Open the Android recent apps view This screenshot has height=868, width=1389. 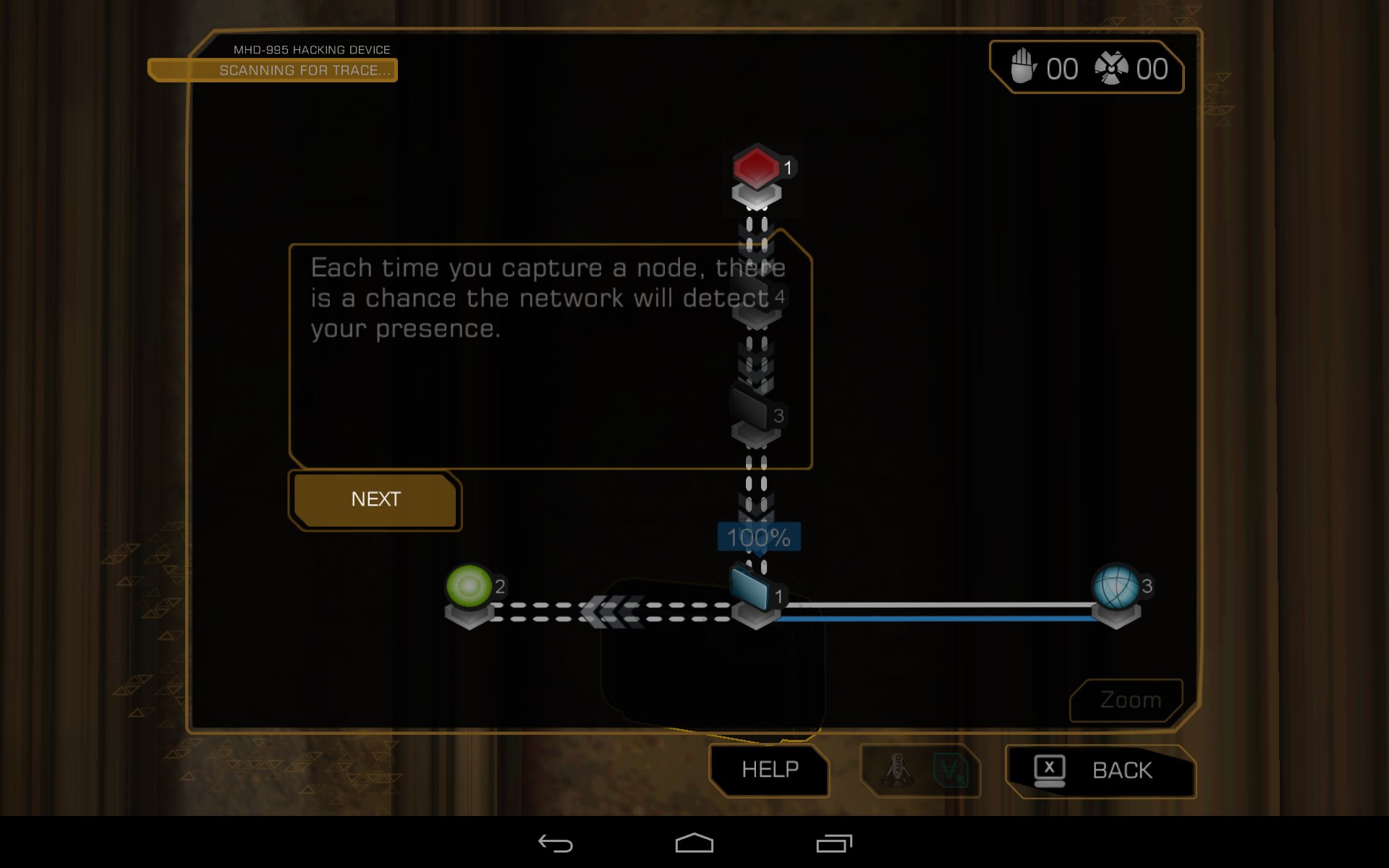[833, 843]
